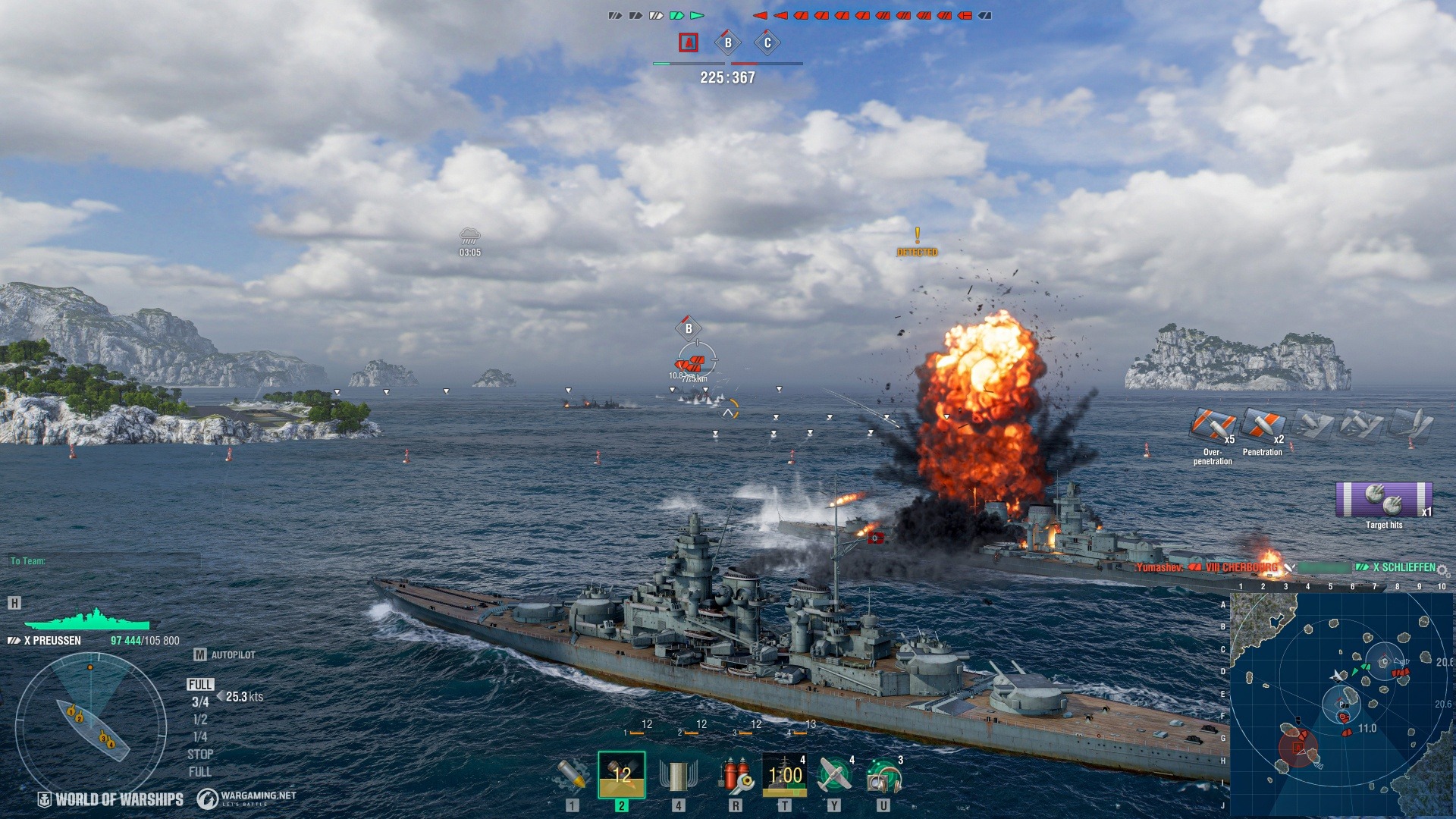The image size is (1456, 819).
Task: Activate the Damage Control Party consumable
Action: 735,775
